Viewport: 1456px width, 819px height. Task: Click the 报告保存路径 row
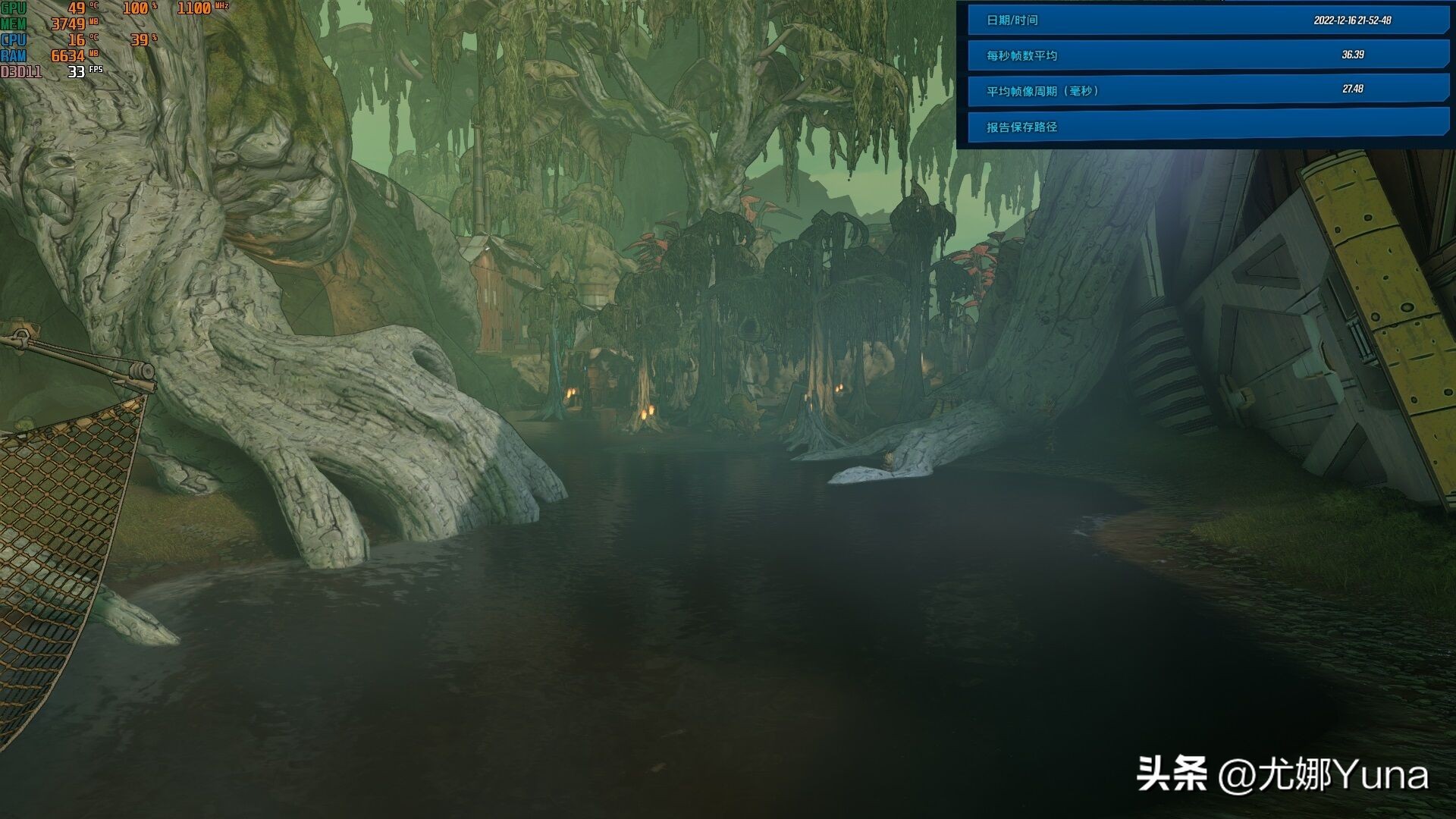[x=1207, y=126]
